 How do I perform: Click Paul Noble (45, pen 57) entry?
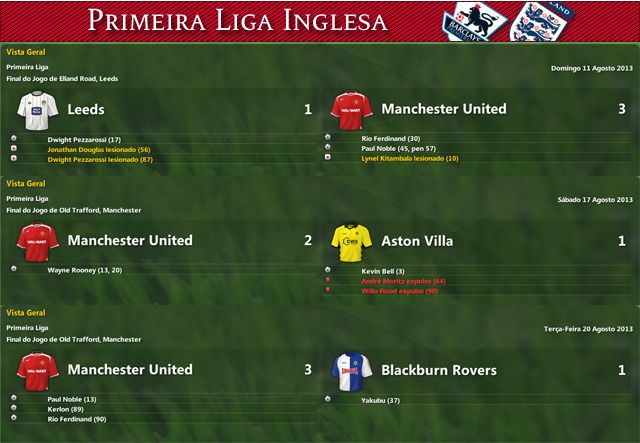pos(399,148)
